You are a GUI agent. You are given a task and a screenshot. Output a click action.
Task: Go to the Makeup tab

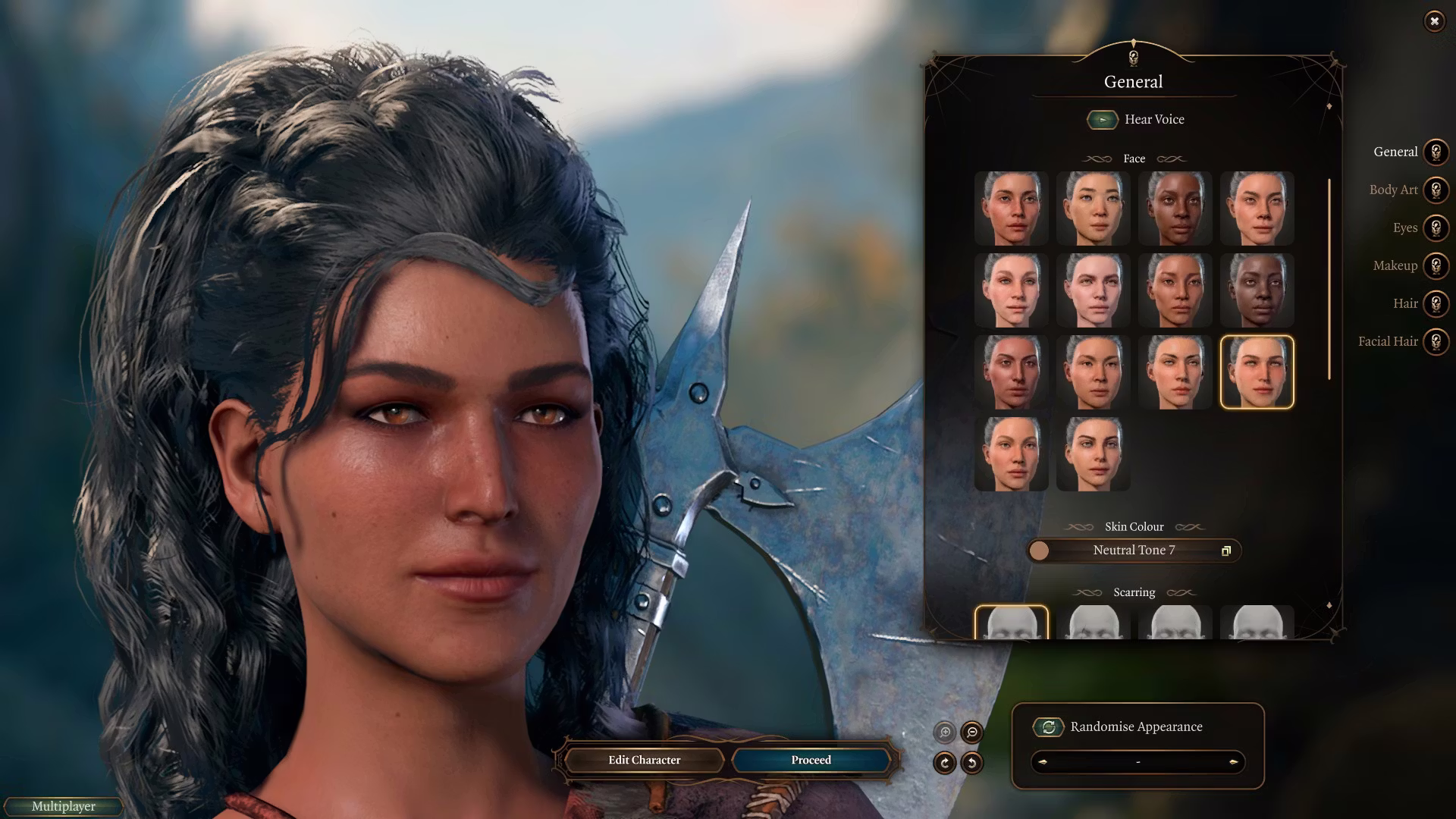1435,265
